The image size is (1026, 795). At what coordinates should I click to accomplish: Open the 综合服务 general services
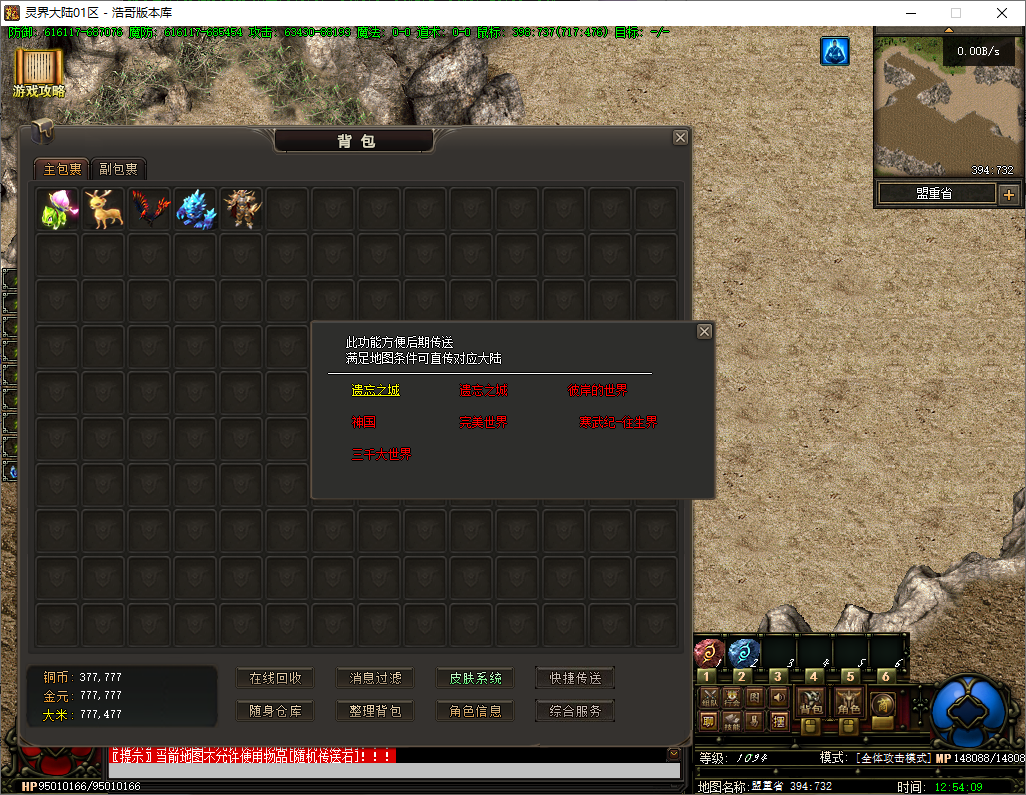(575, 711)
